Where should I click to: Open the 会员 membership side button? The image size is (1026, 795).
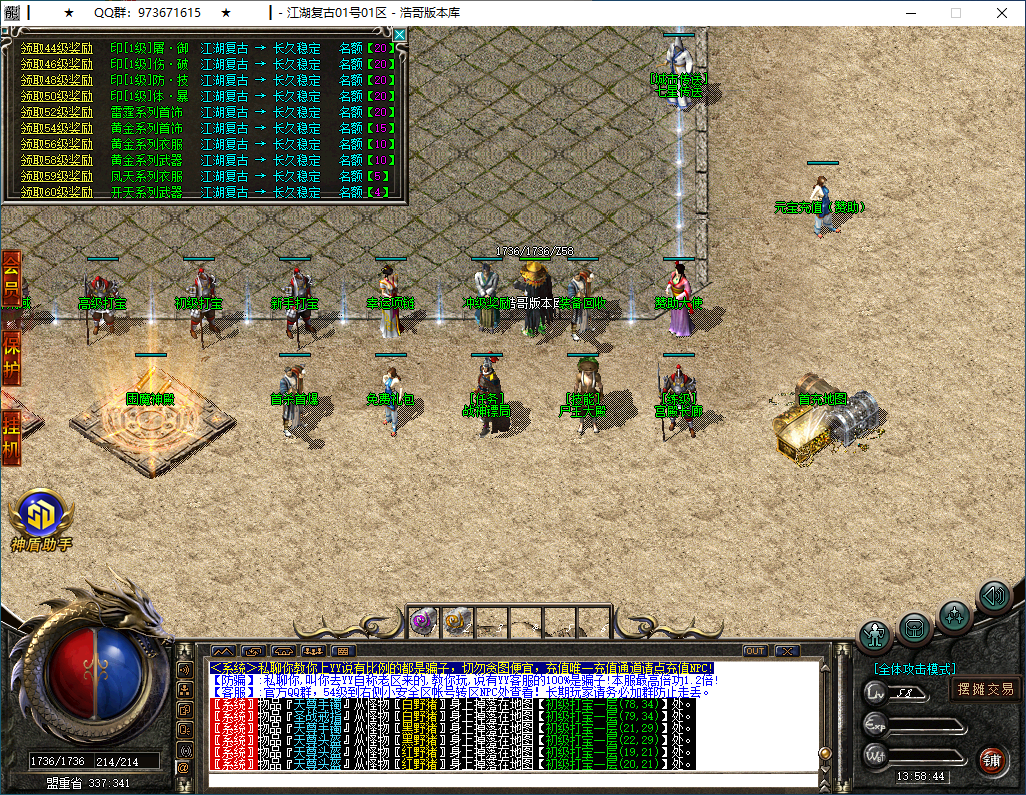tap(12, 278)
